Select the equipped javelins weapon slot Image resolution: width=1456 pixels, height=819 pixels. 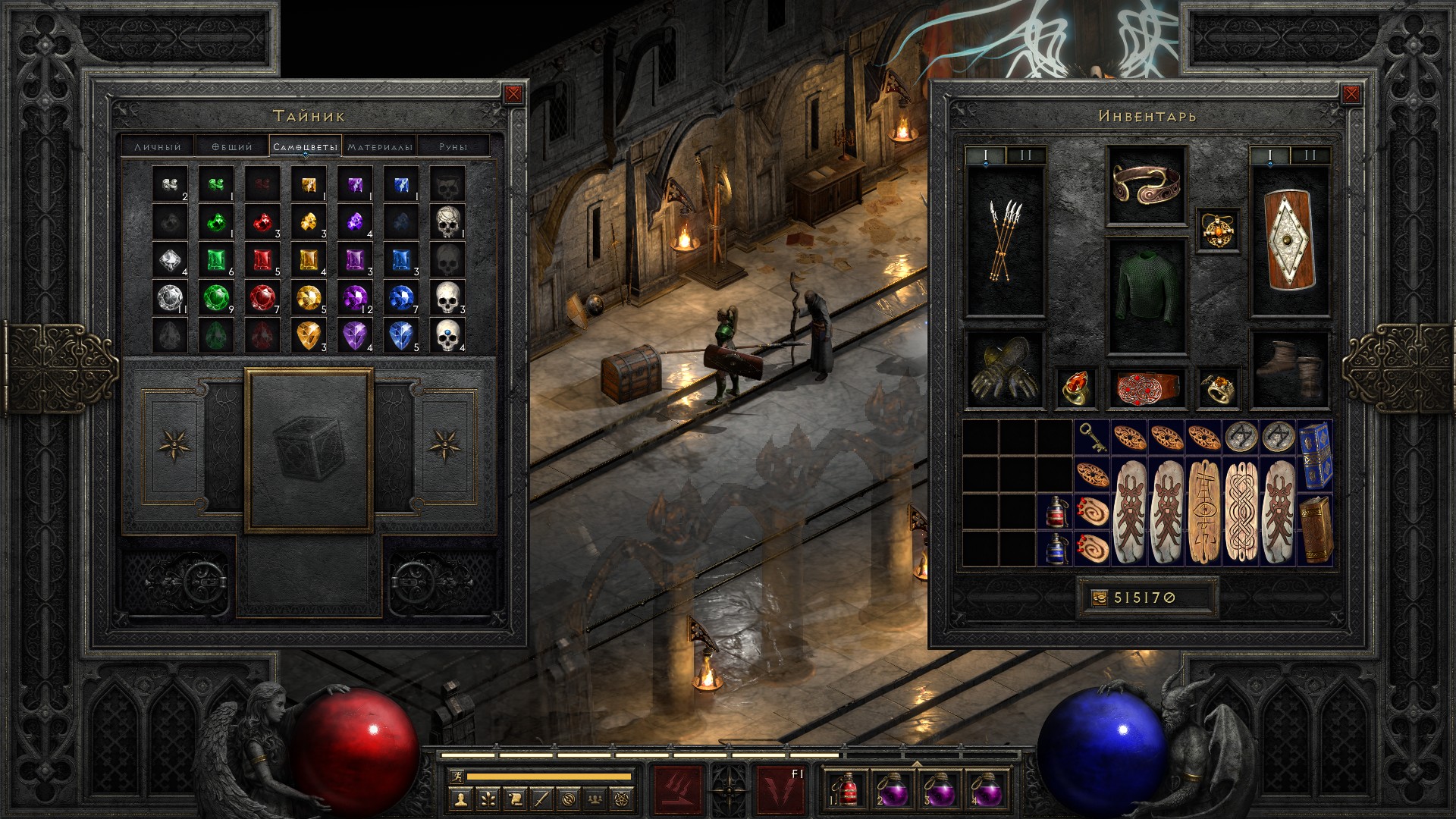tap(1005, 241)
